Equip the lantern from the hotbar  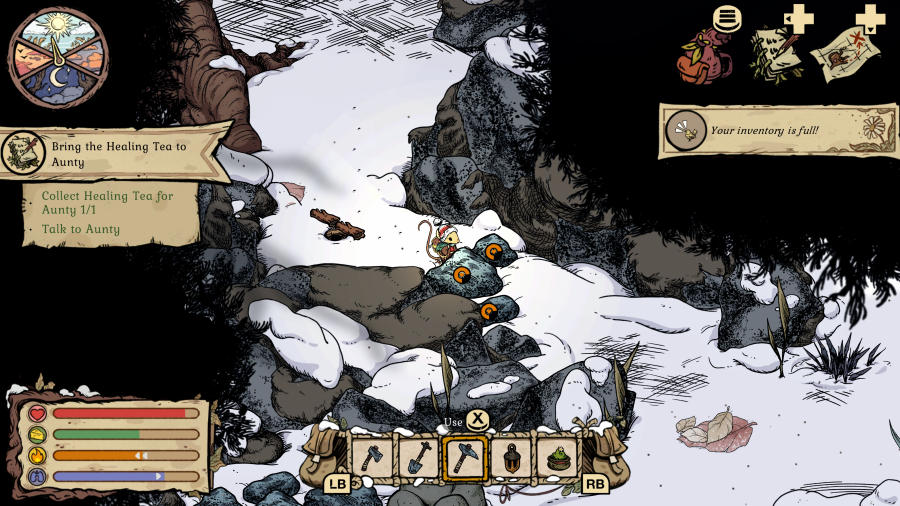pos(511,457)
